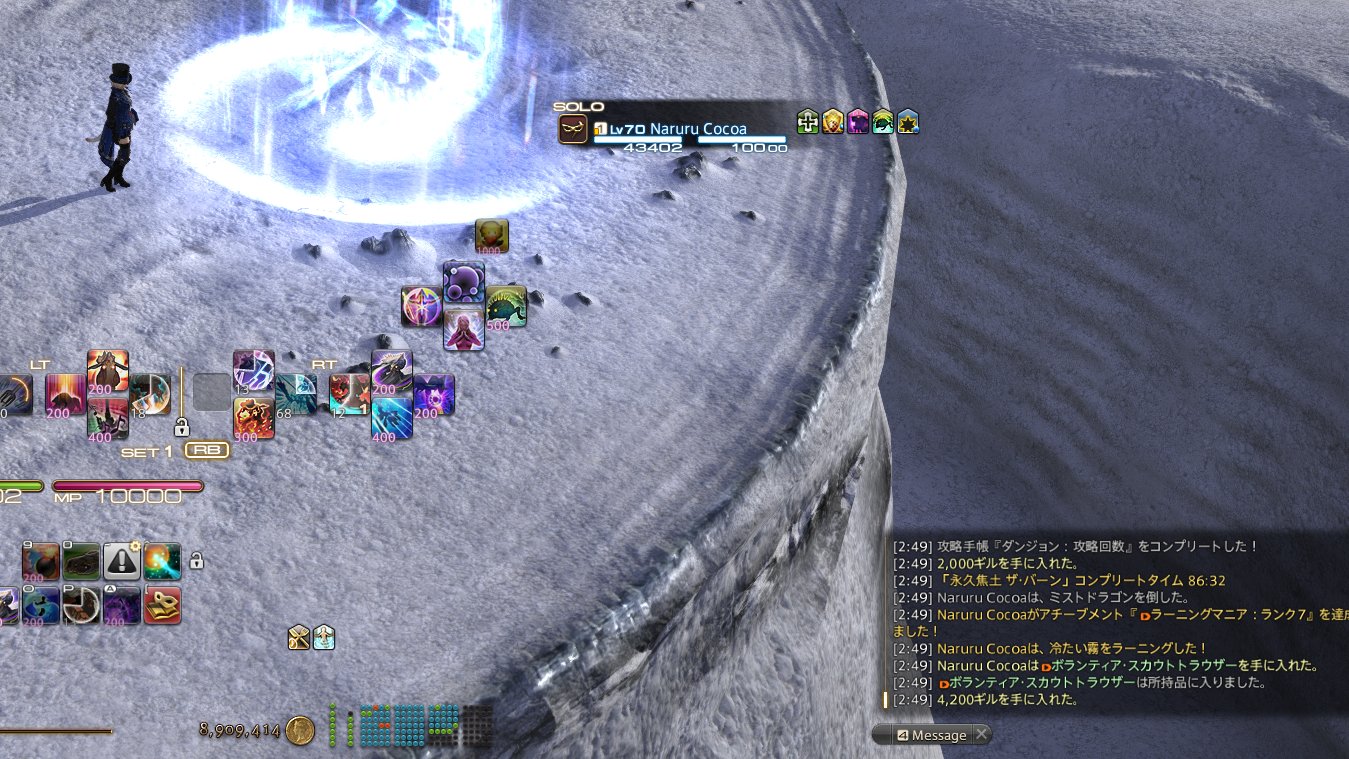Click the warning triangle icon with the gear
Screen dimensions: 1349x759
click(x=120, y=562)
